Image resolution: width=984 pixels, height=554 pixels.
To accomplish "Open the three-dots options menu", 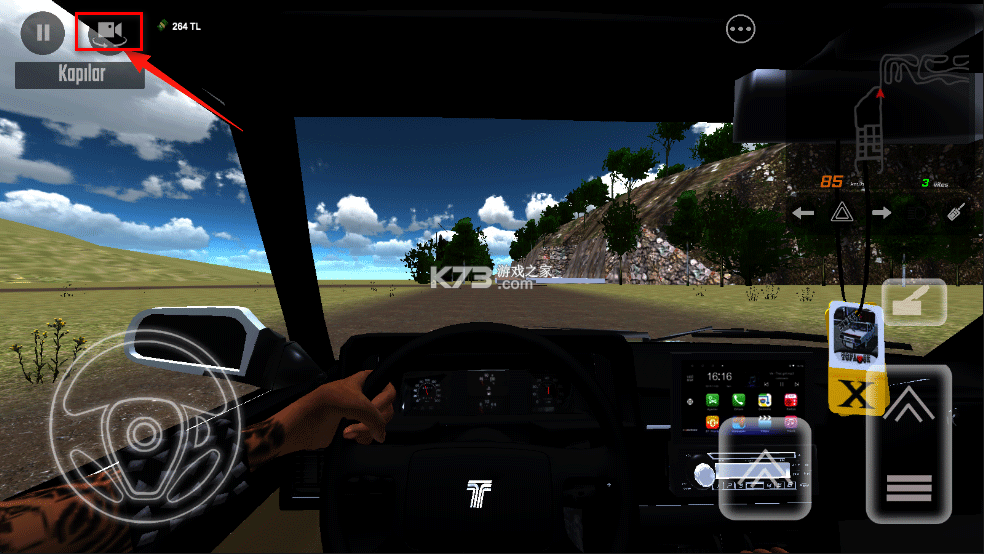I will [x=741, y=30].
